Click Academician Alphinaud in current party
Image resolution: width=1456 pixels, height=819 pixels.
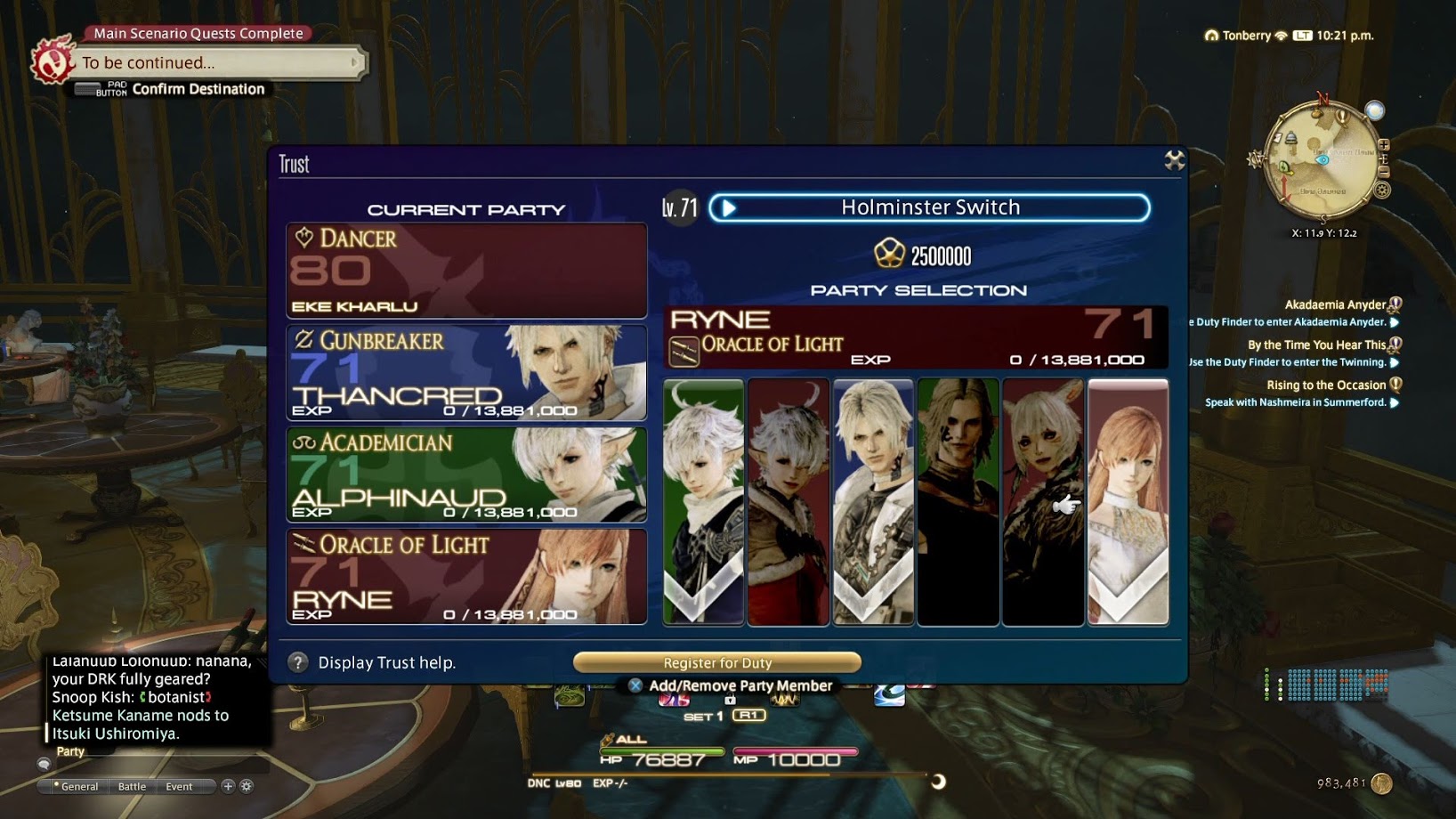466,474
